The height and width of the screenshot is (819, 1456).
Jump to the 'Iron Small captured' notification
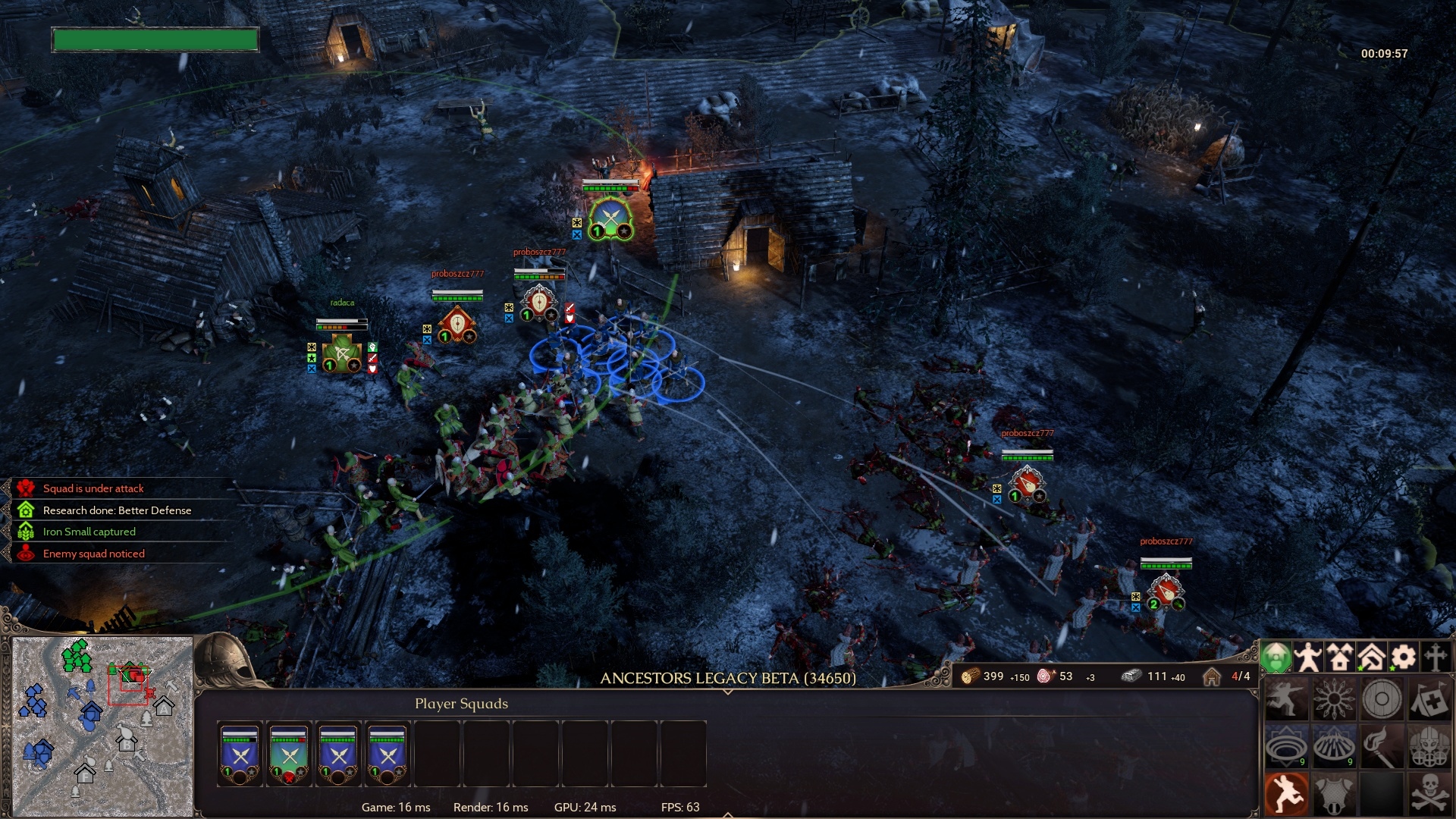pos(89,532)
